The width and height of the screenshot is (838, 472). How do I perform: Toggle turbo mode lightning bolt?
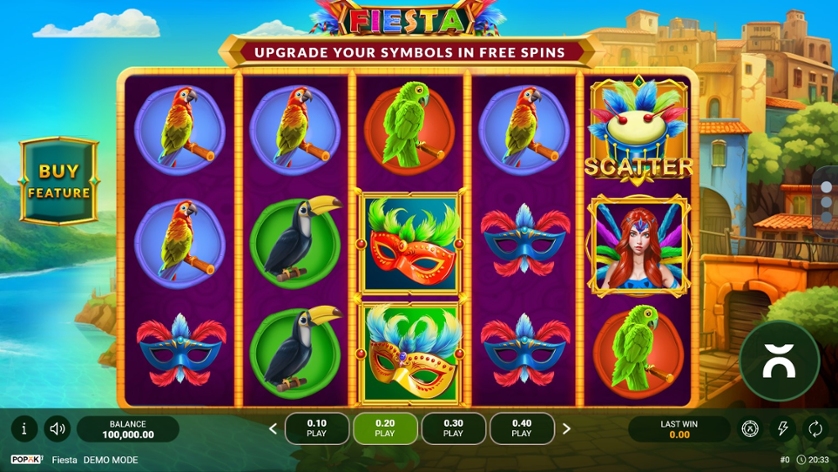tap(783, 429)
